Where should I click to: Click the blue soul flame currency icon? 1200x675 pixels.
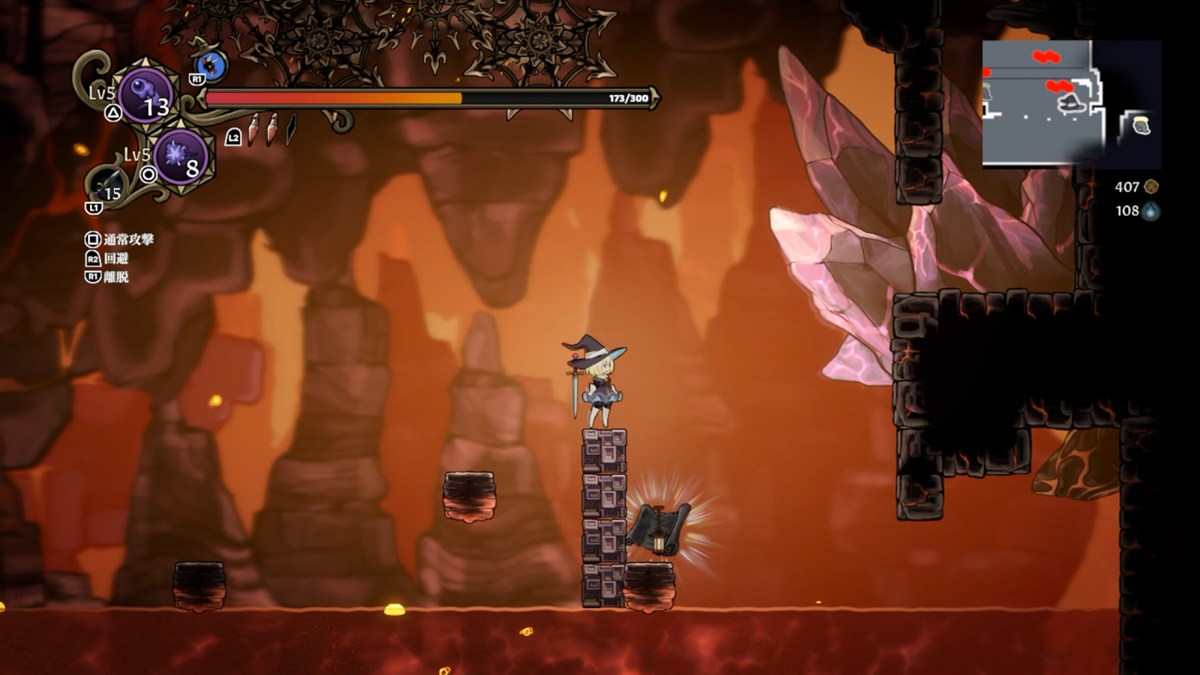[x=1151, y=211]
